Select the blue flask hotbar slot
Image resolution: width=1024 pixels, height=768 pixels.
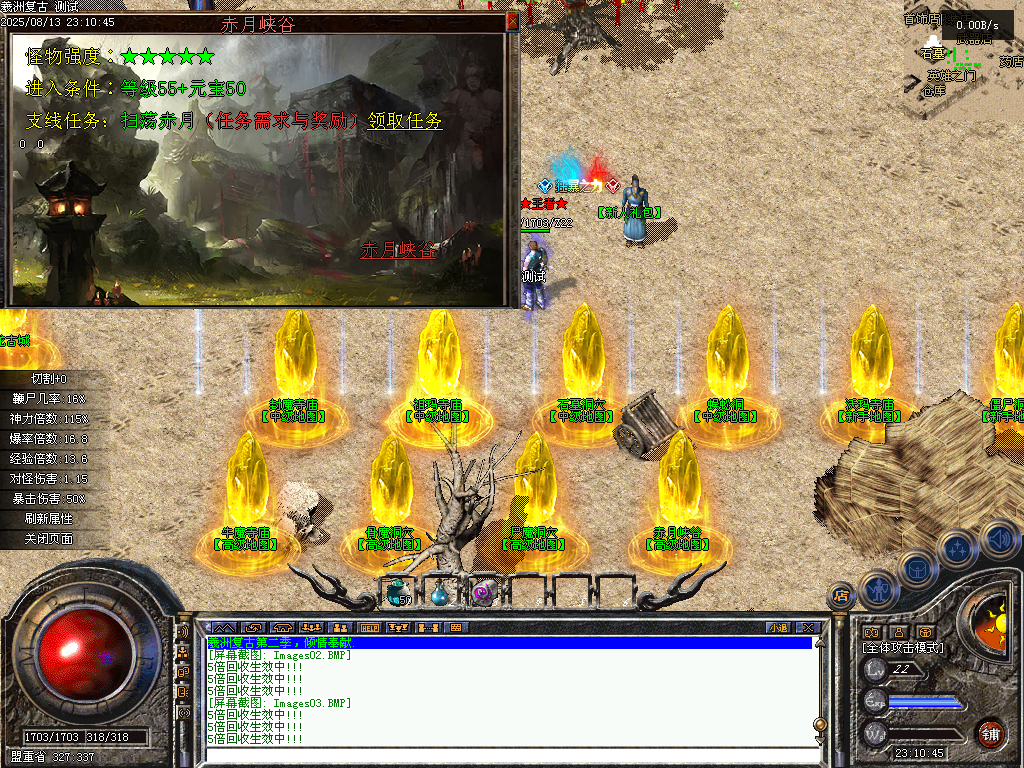coord(440,593)
